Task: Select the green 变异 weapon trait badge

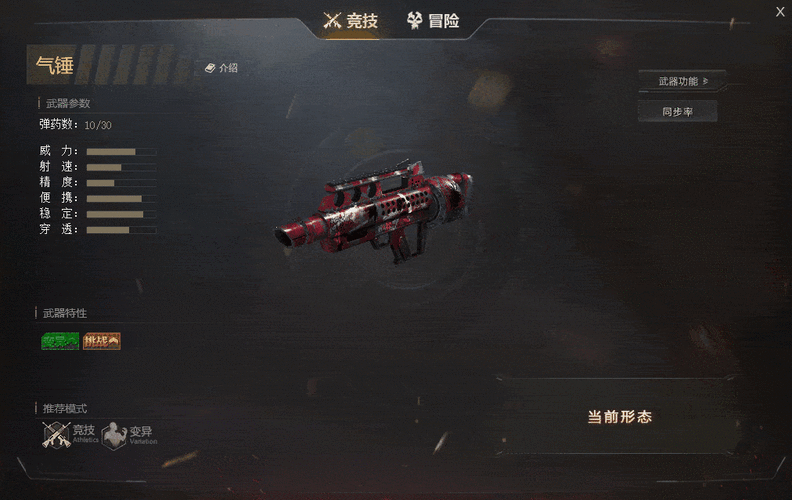Action: tap(60, 341)
